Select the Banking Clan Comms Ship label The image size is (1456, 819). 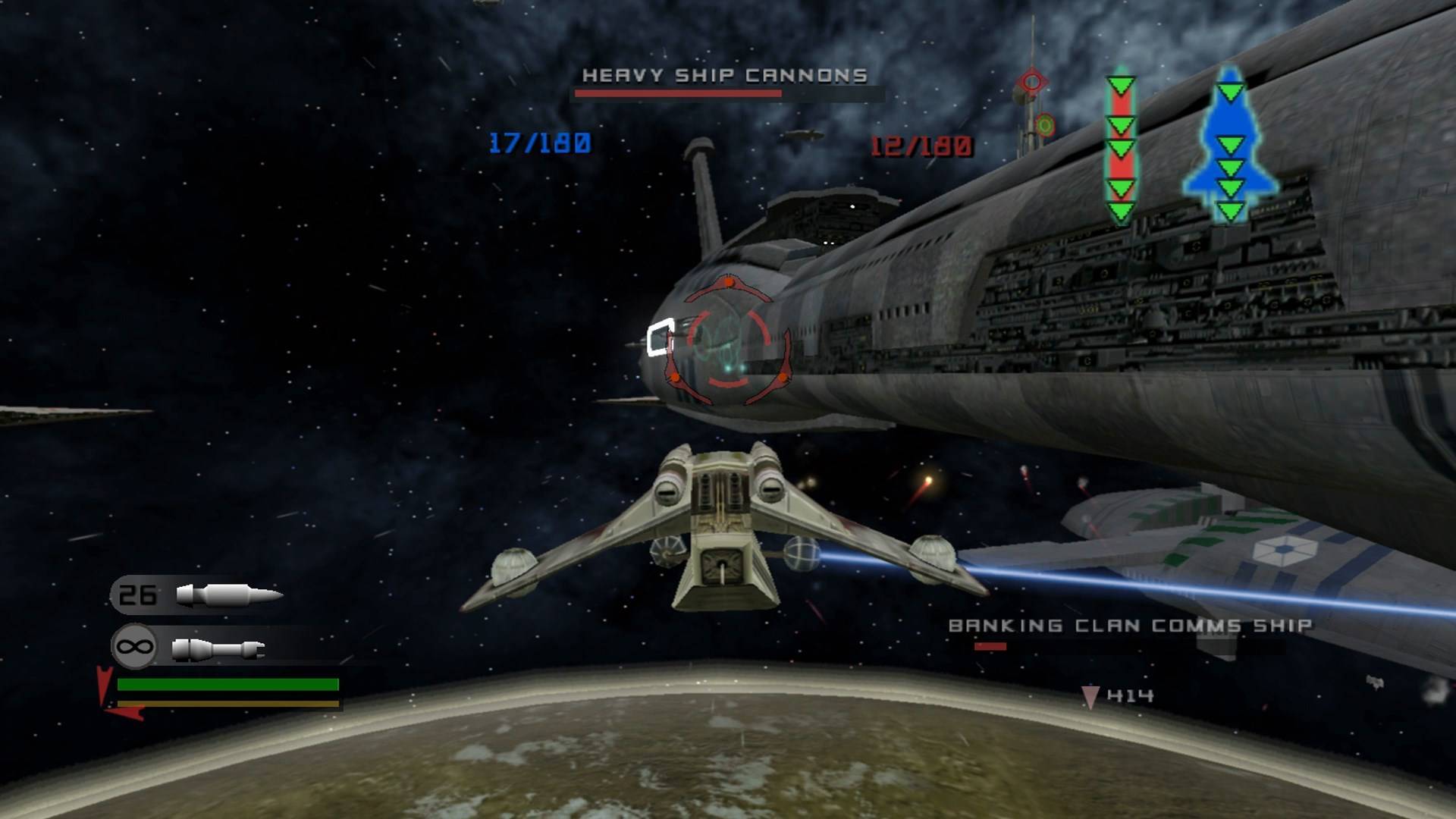tap(1130, 626)
